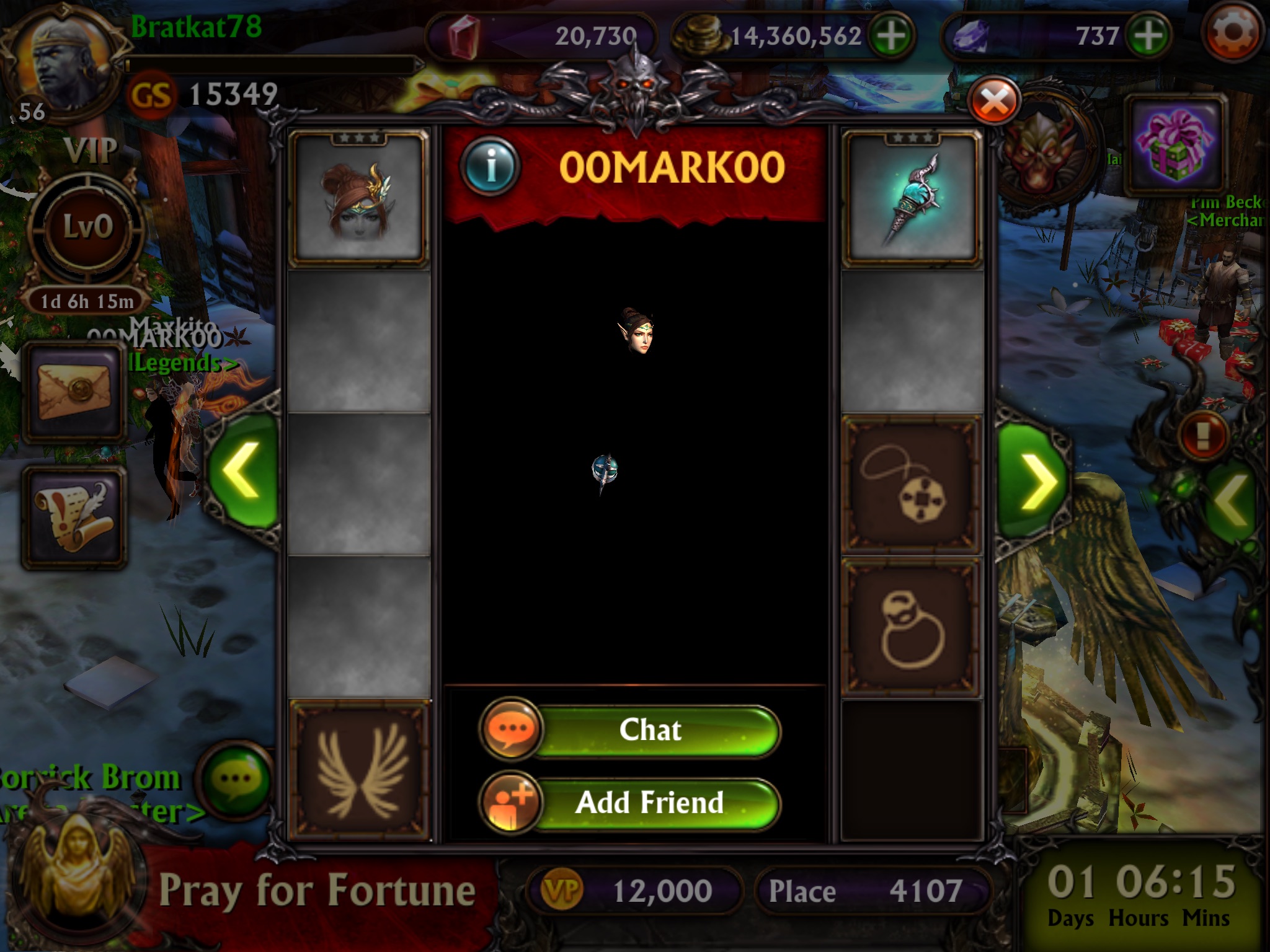The image size is (1270, 952).
Task: Open the mail envelope inbox
Action: click(x=75, y=392)
